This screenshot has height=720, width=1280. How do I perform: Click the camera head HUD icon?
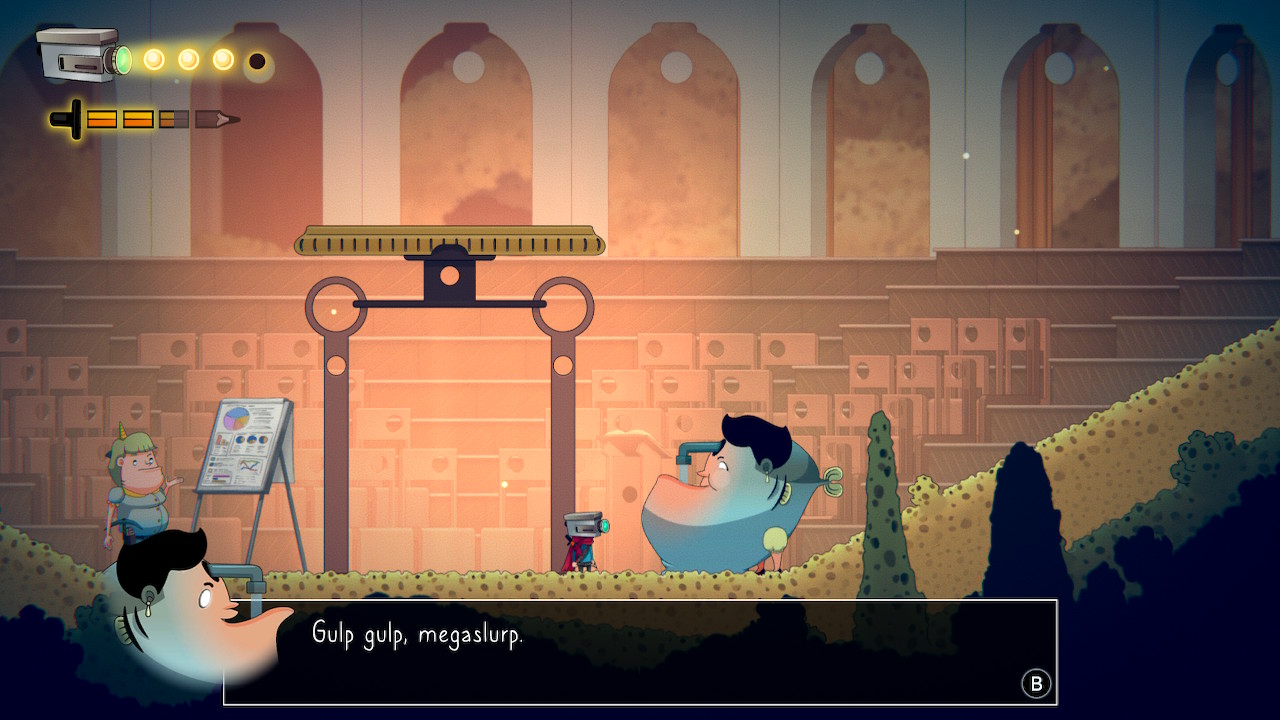click(82, 56)
